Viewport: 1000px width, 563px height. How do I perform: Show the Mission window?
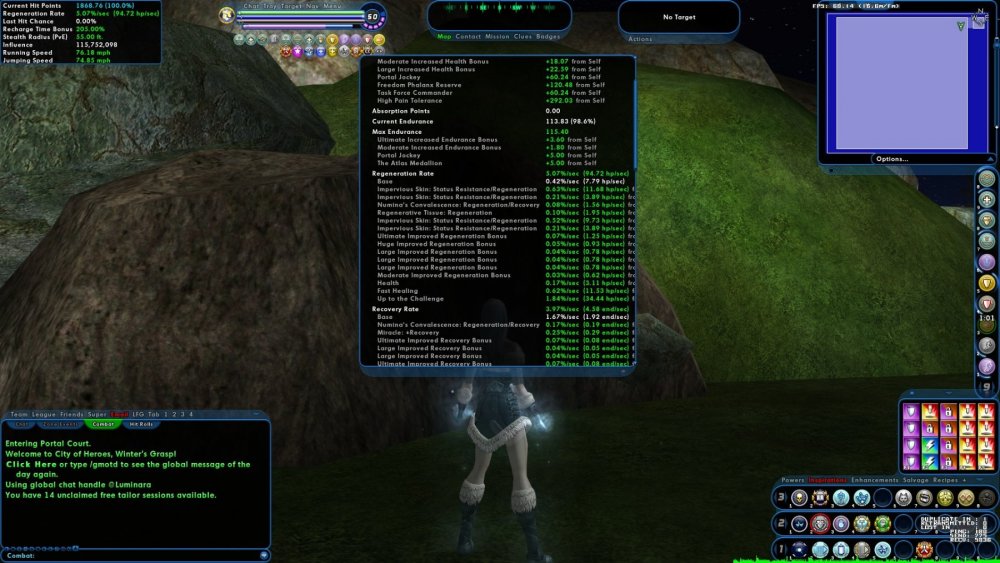tap(497, 36)
